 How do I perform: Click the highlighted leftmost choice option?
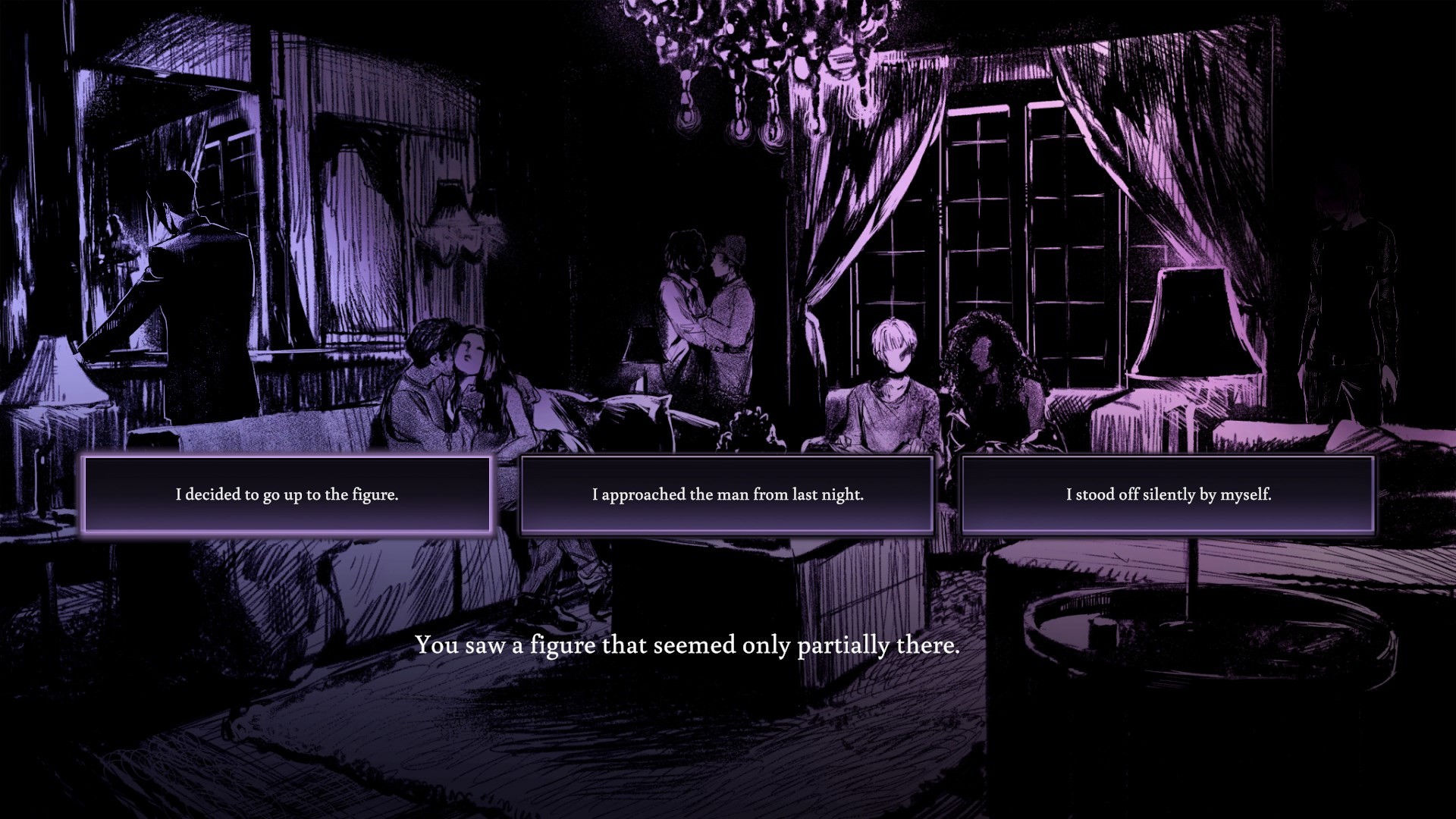point(288,493)
